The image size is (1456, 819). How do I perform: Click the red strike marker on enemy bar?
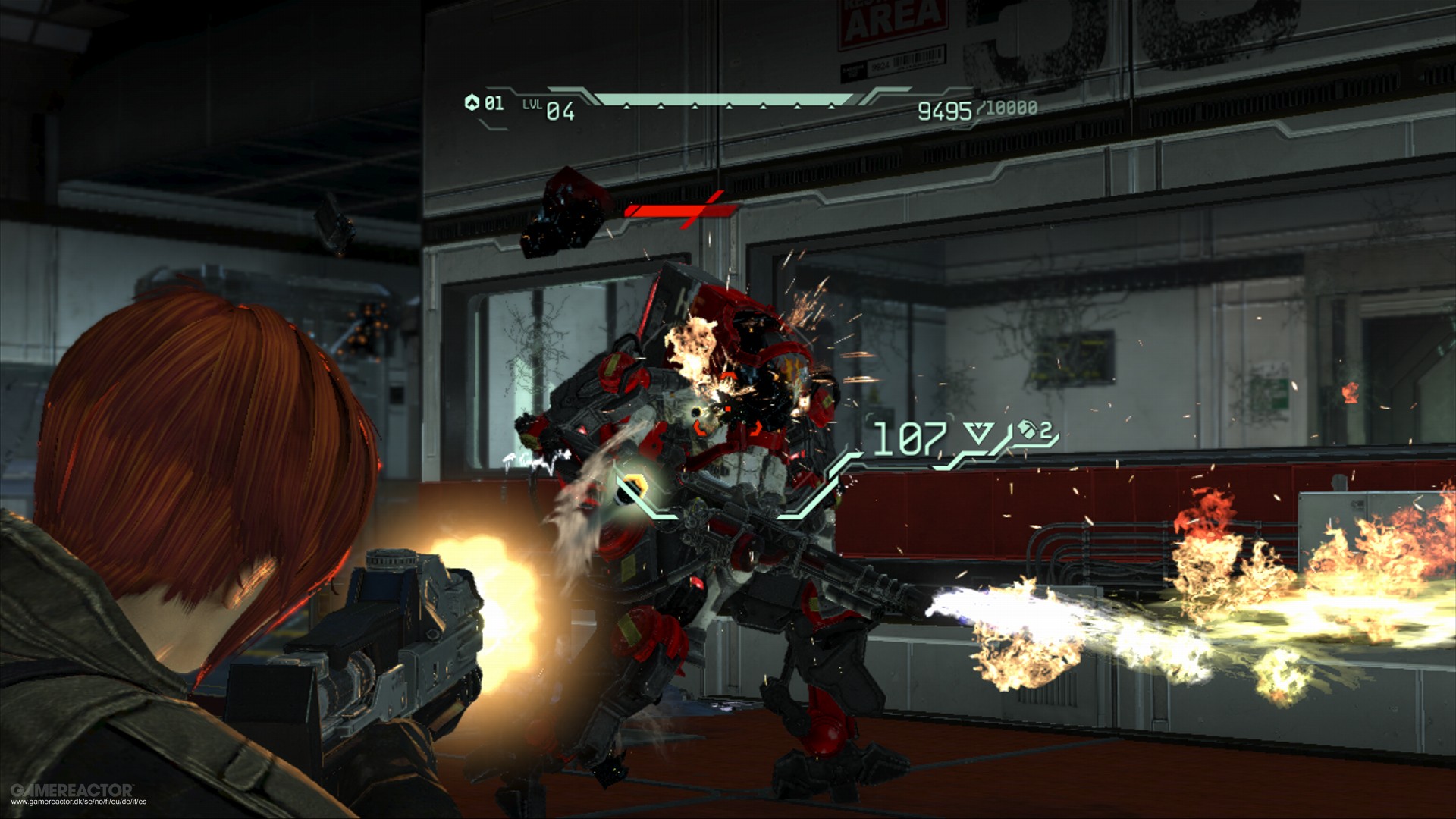tap(698, 210)
